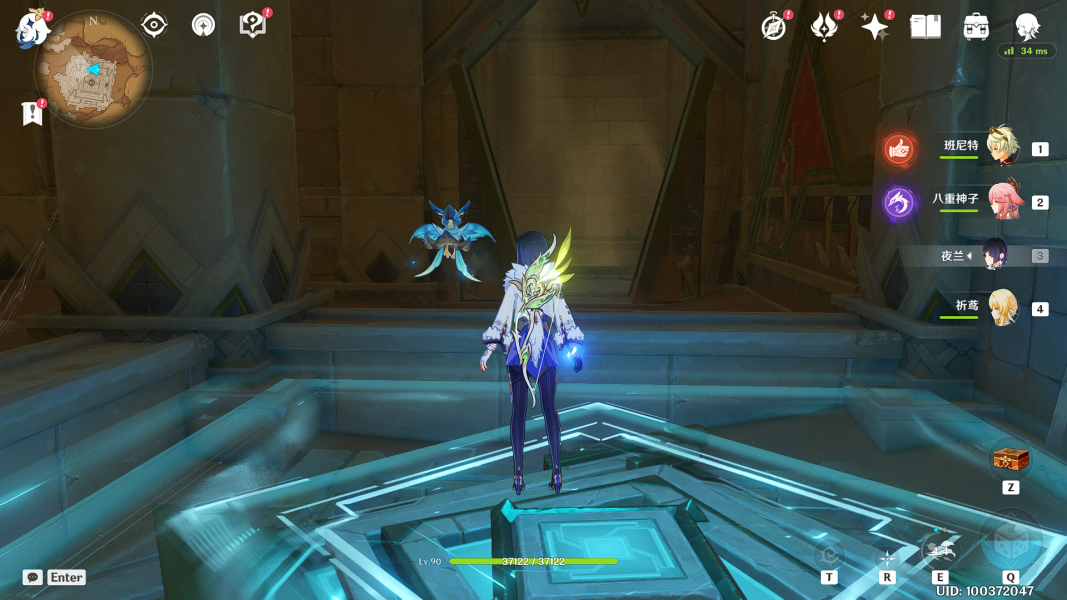The height and width of the screenshot is (600, 1067).
Task: Open the character screen icon
Action: [x=1027, y=26]
